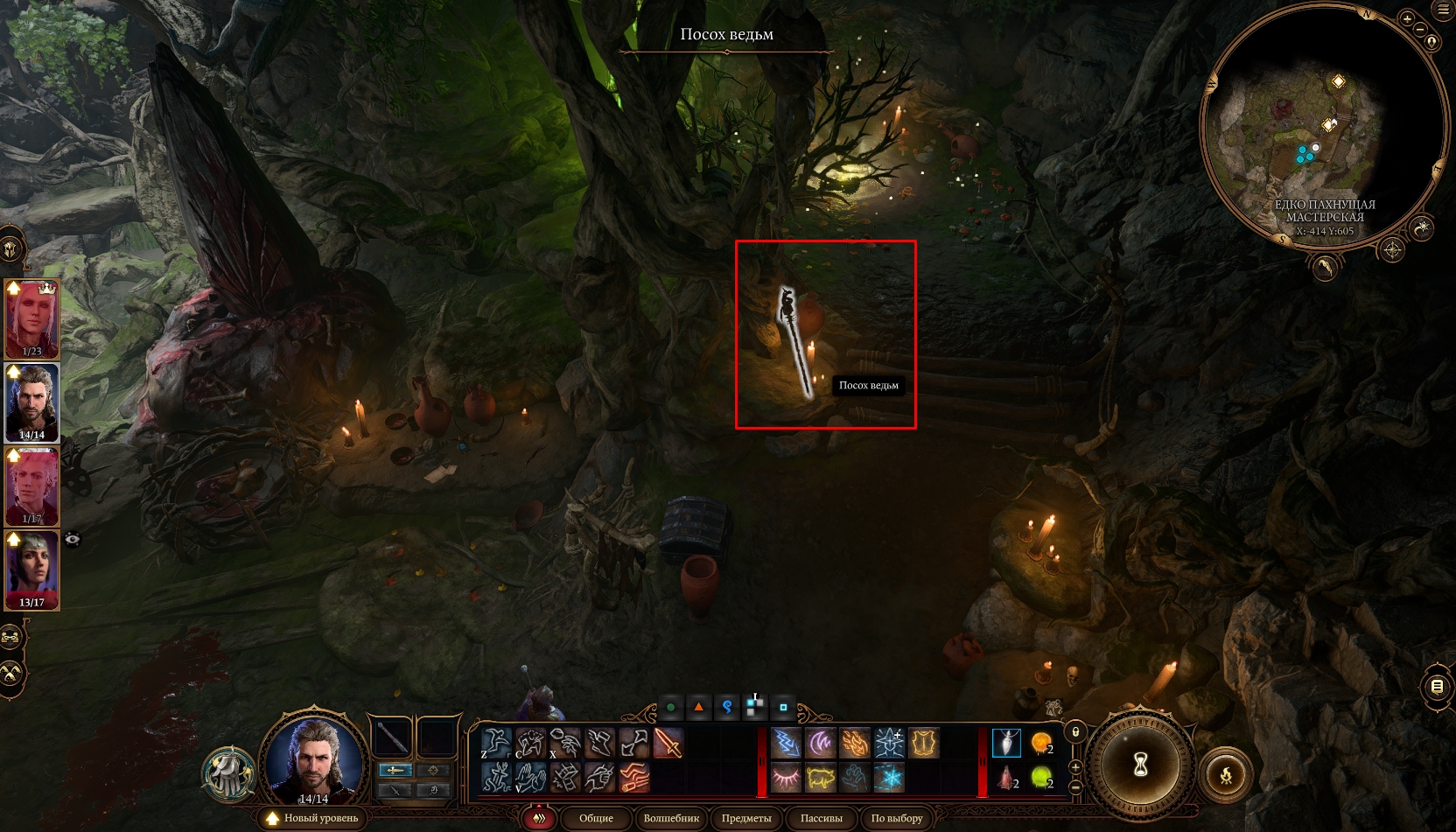Select the Пассивы hotbar tab

[x=821, y=818]
